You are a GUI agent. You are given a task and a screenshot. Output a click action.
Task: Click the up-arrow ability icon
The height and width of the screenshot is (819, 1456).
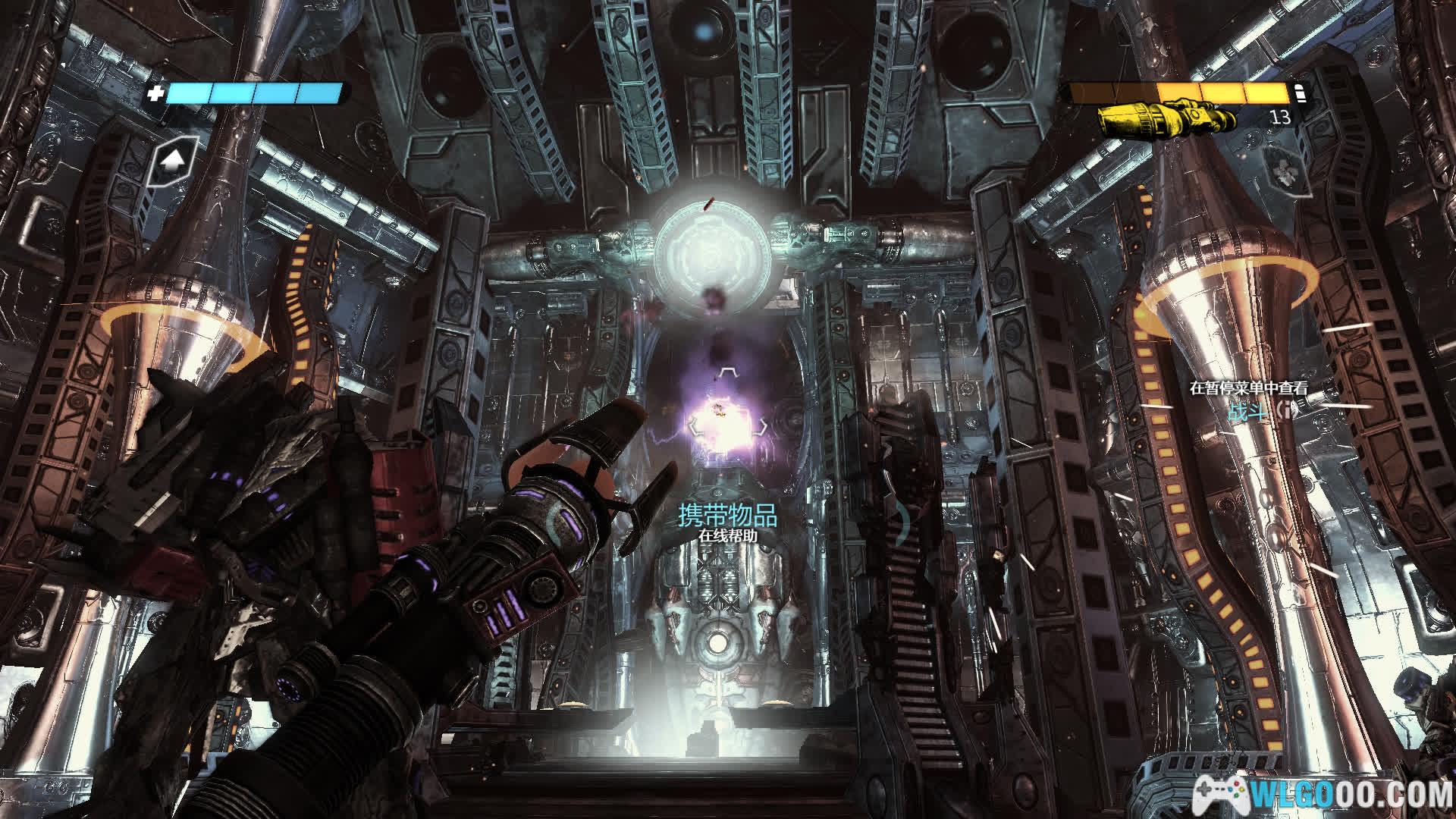[x=174, y=161]
